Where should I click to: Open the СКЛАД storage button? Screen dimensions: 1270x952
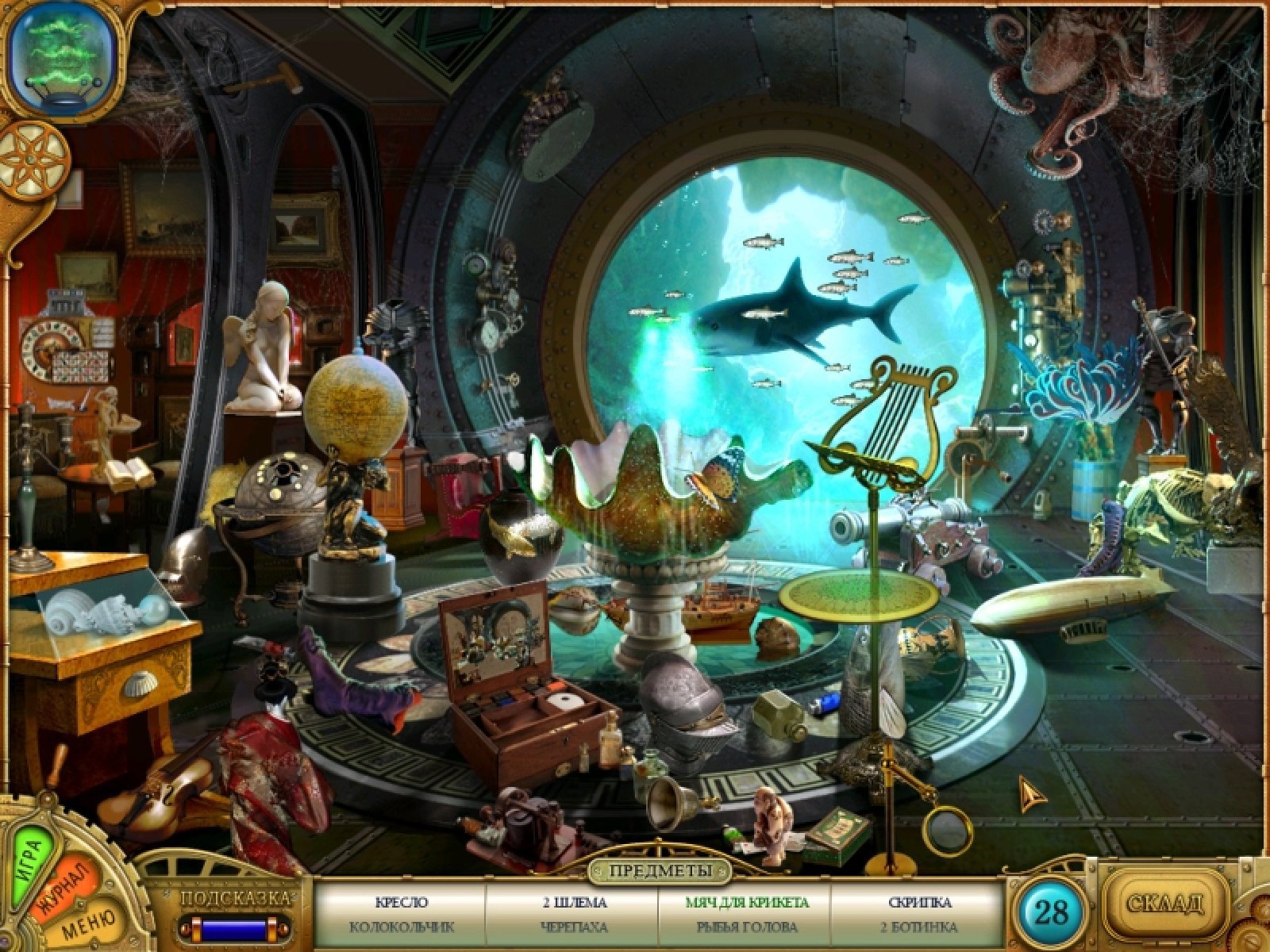click(1166, 904)
